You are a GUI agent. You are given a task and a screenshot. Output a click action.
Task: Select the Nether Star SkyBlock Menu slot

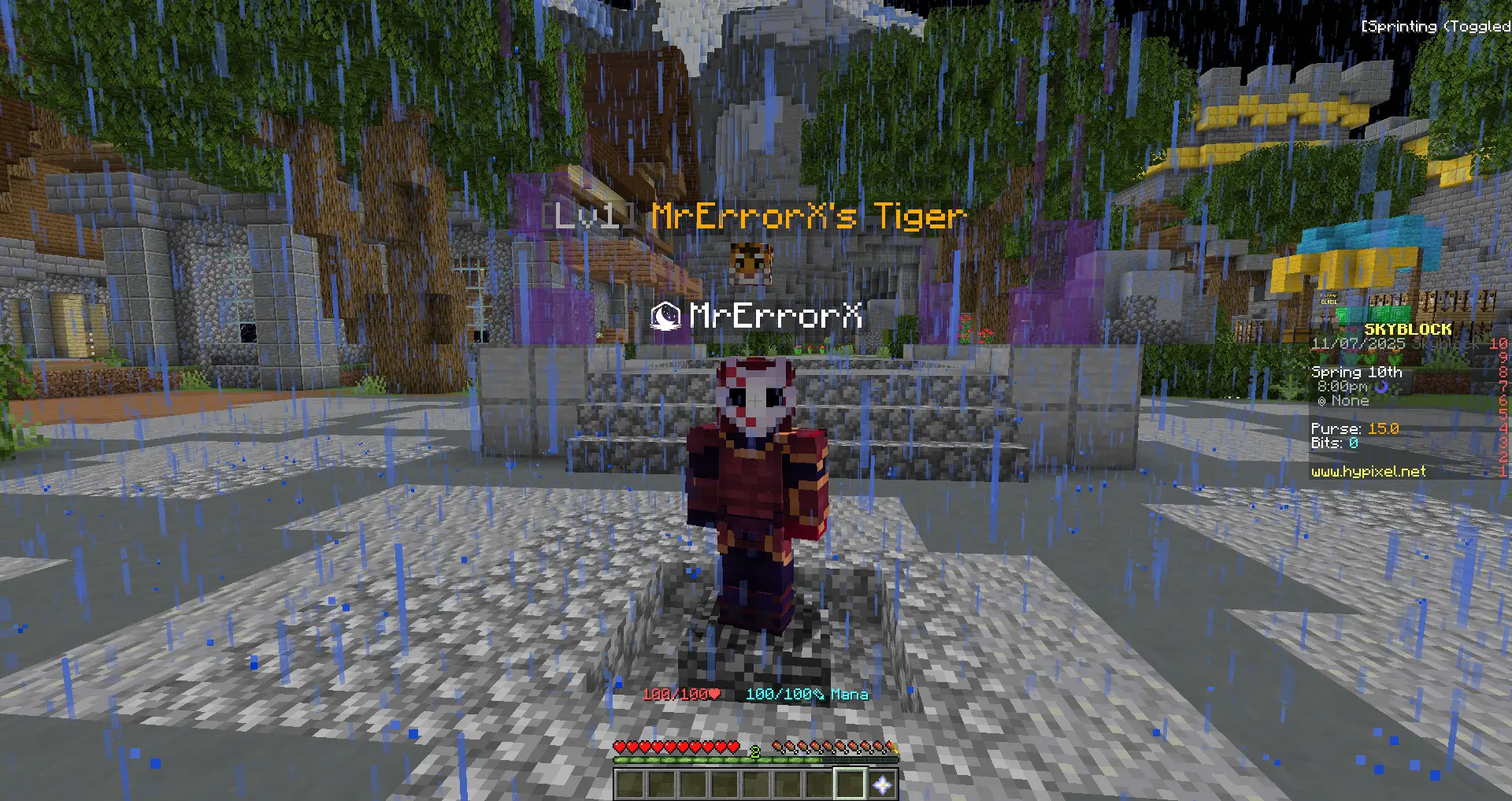click(882, 784)
